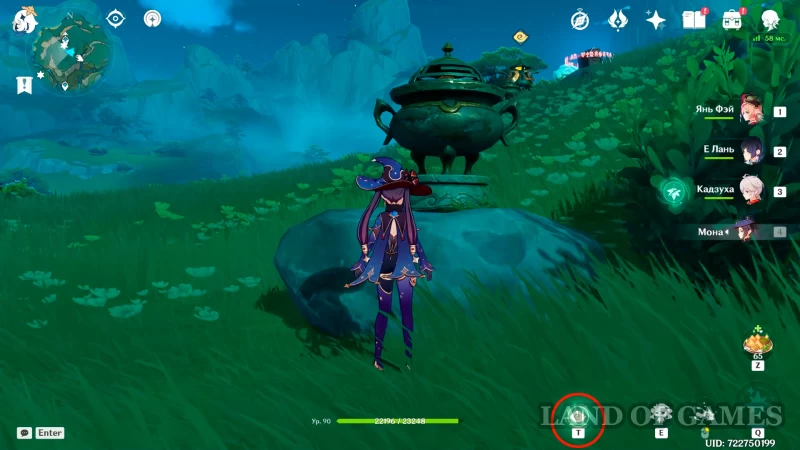Open the Paimon menu

[24, 20]
